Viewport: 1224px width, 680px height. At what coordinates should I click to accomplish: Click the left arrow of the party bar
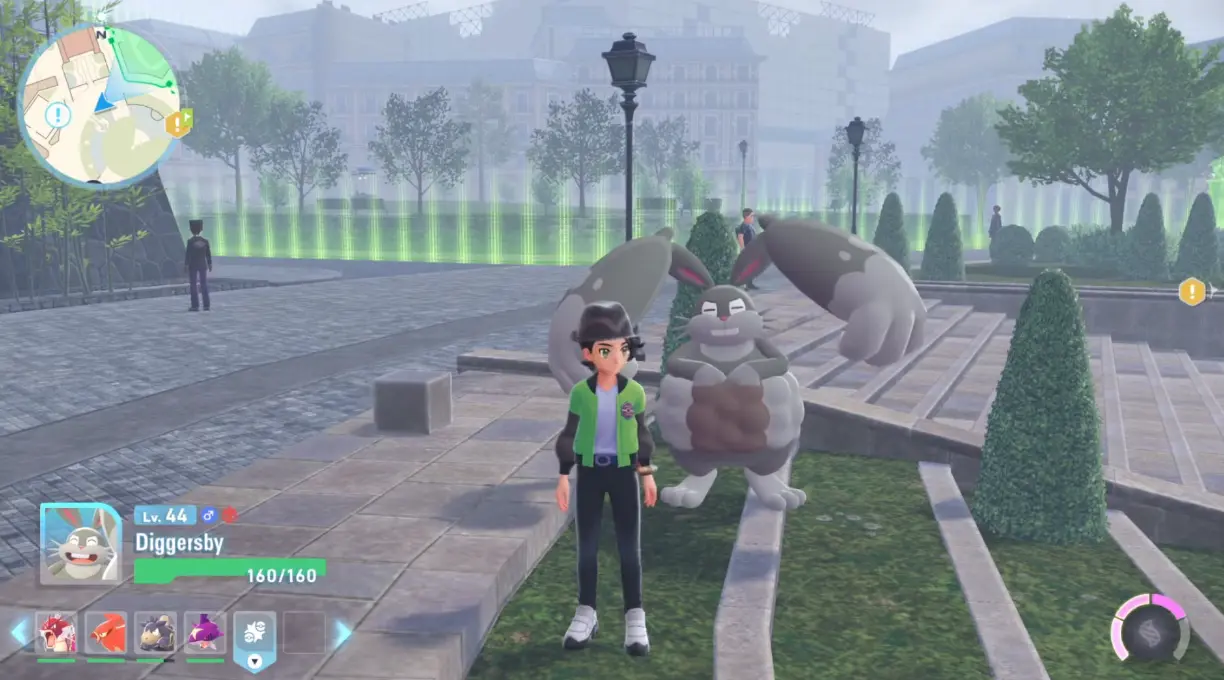[19, 632]
